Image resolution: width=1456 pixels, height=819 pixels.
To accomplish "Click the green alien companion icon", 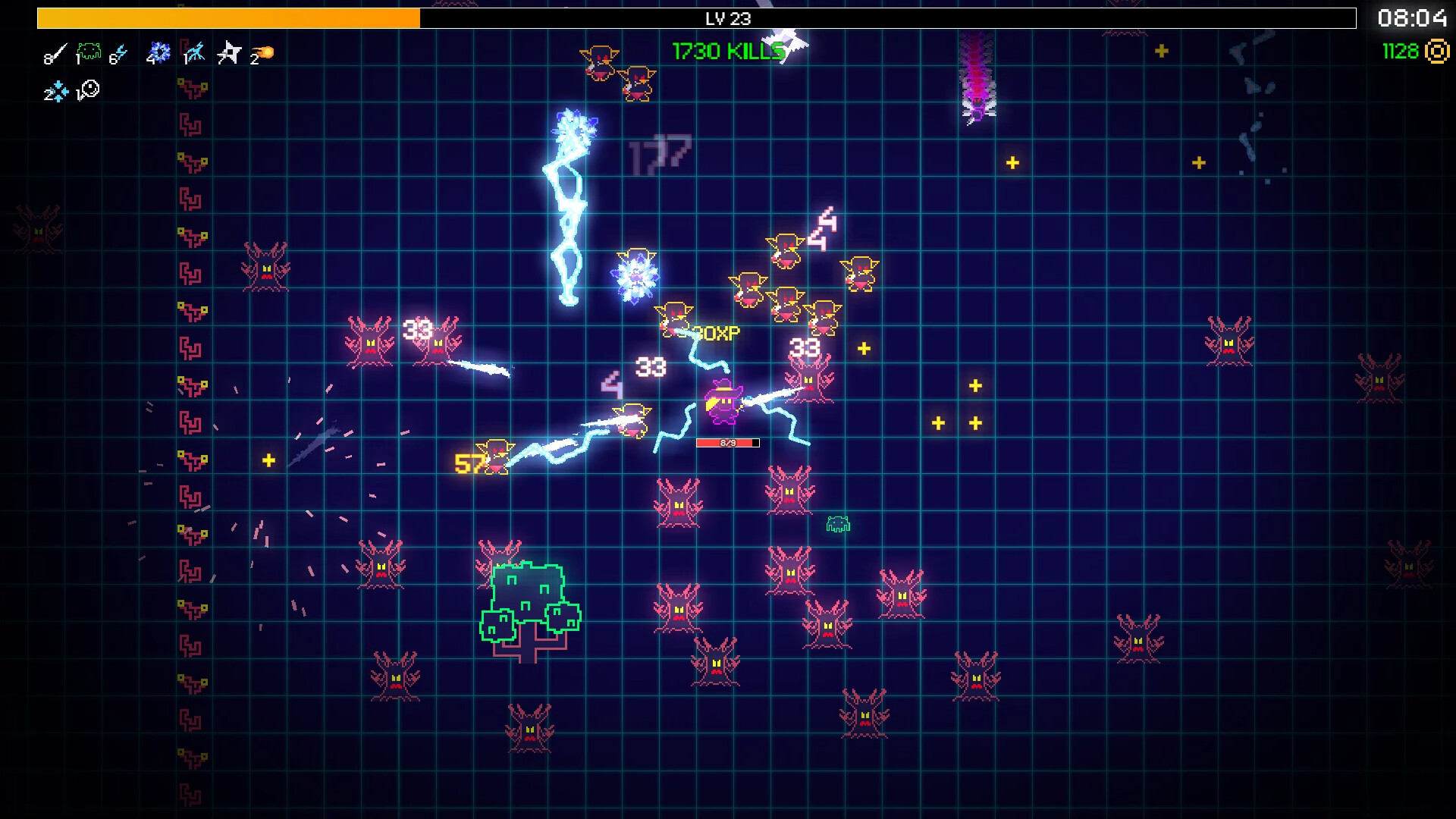I will coord(89,50).
